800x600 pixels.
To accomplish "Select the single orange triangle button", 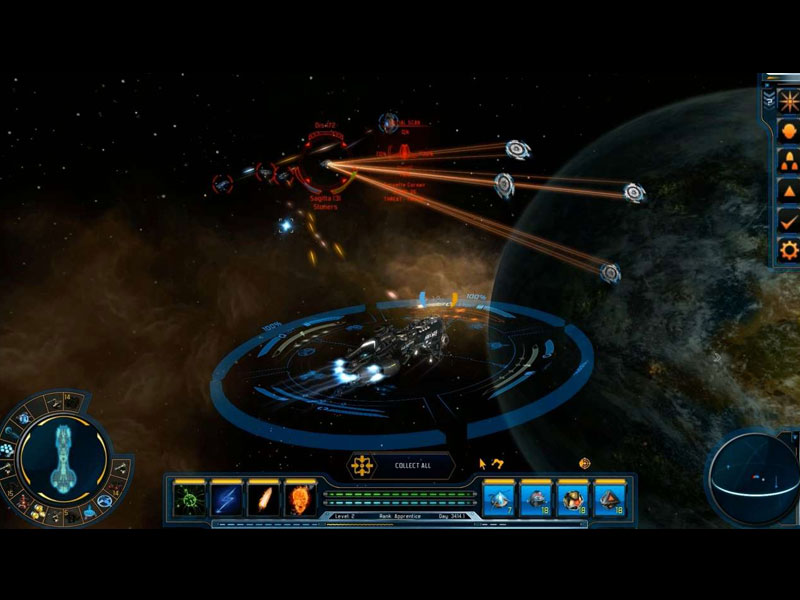I will point(789,191).
